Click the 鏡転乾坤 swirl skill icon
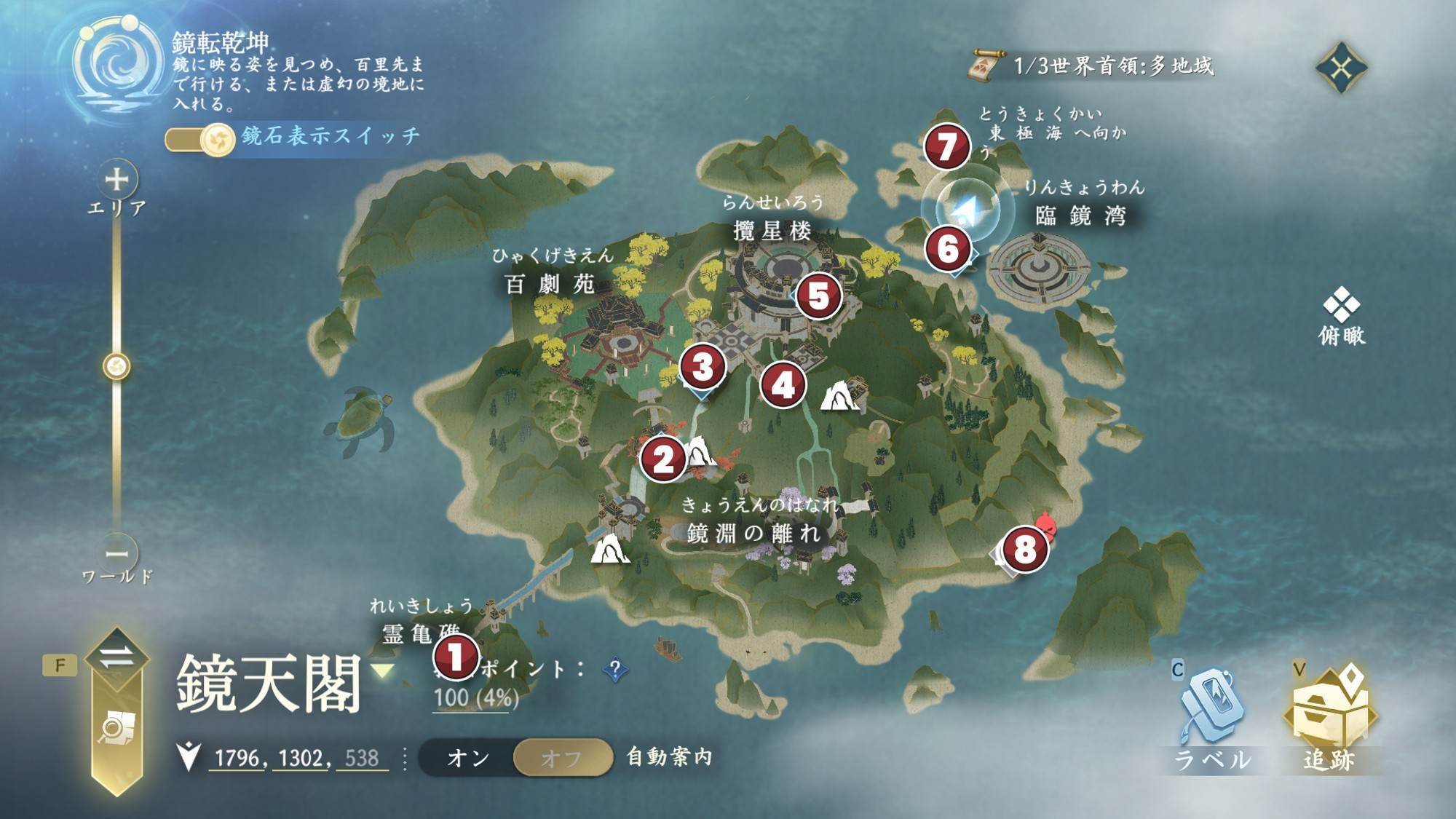Viewport: 1456px width, 819px height. pyautogui.click(x=116, y=64)
